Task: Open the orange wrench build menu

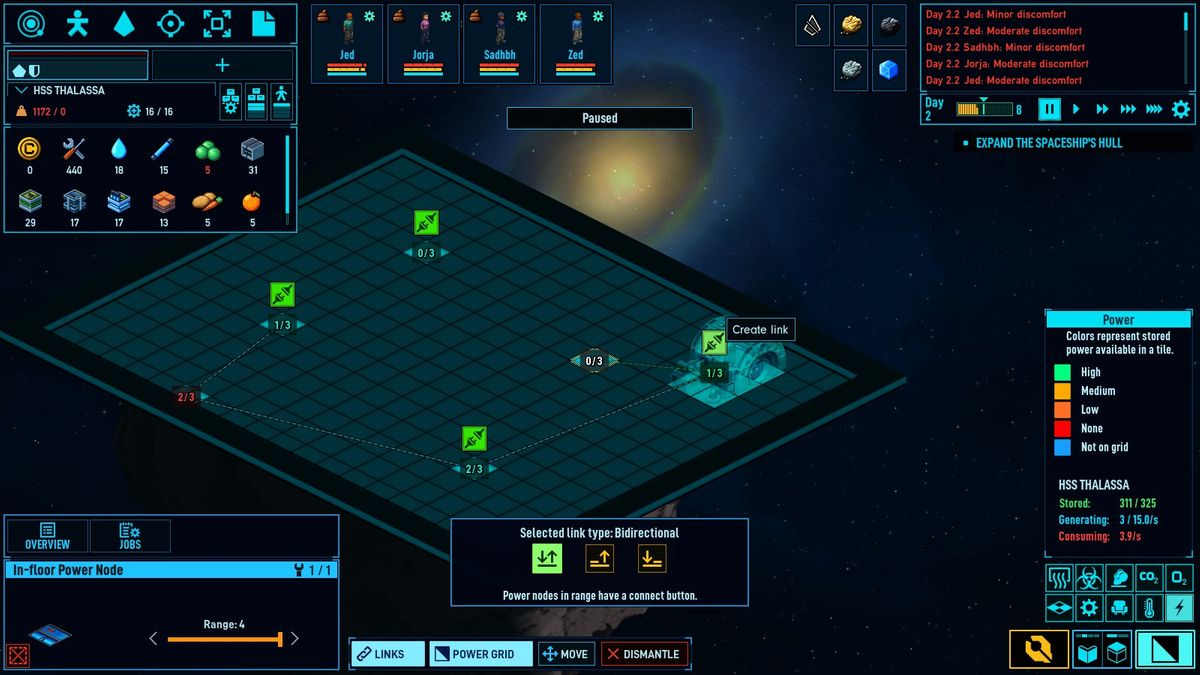Action: [x=1038, y=650]
